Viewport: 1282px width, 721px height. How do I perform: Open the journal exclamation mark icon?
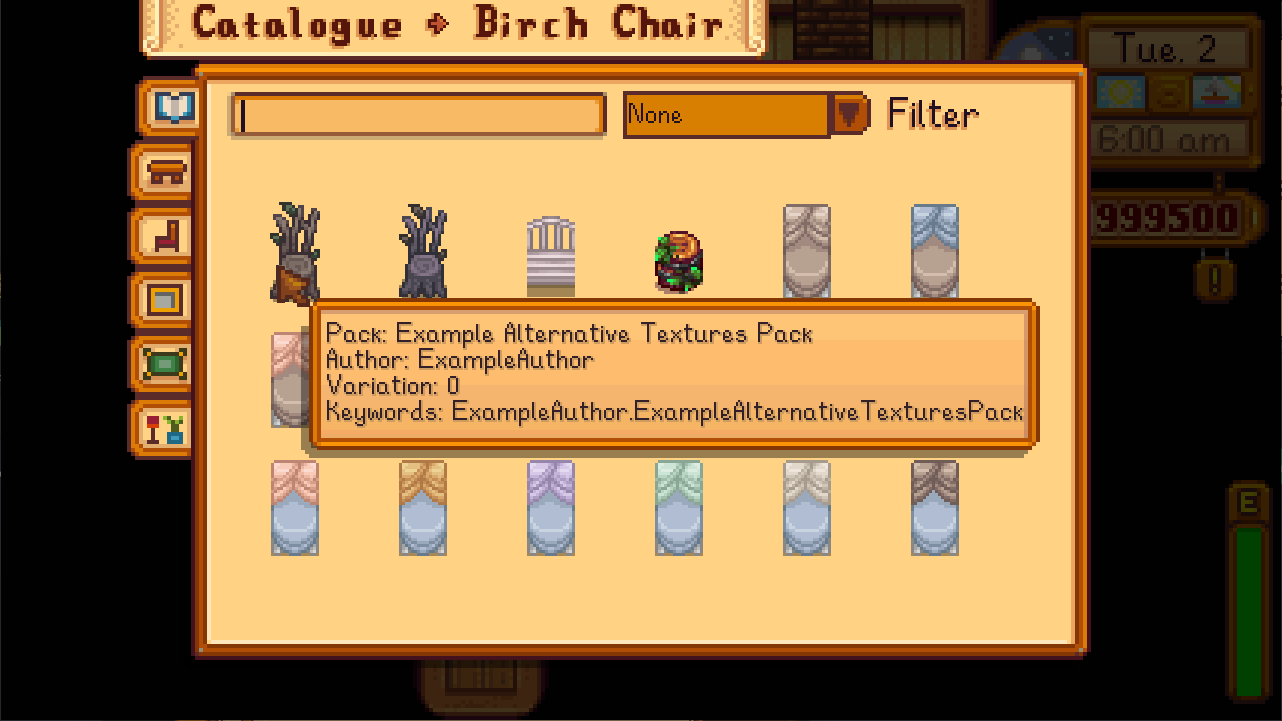pyautogui.click(x=1215, y=279)
